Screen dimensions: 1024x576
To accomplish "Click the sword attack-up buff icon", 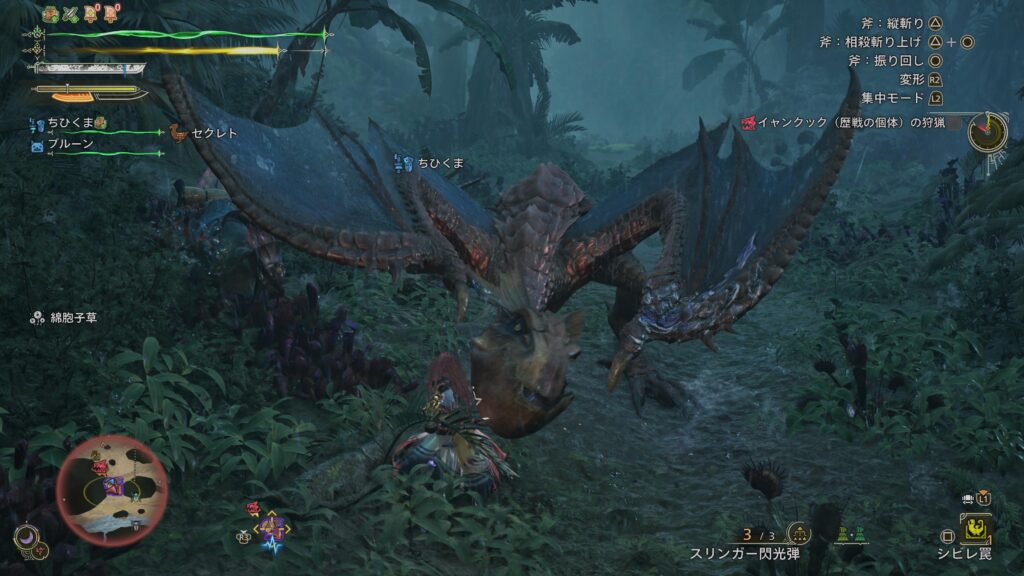I will (69, 13).
